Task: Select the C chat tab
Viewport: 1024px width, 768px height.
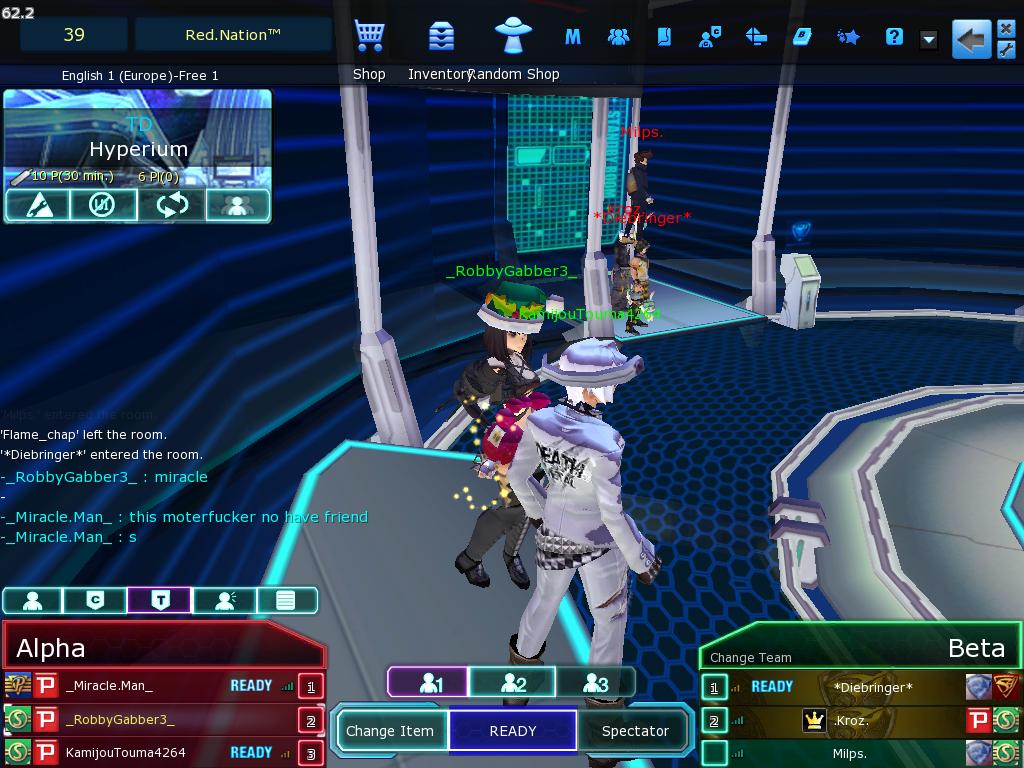Action: [x=95, y=600]
